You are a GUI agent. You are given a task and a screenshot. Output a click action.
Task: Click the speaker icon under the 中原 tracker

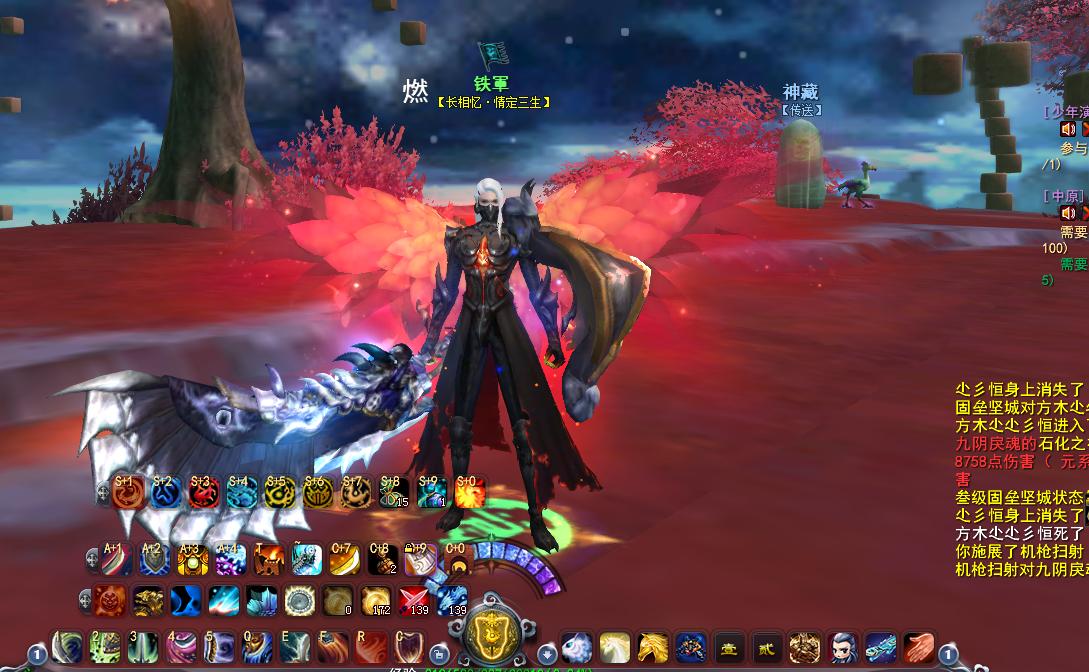[1068, 212]
